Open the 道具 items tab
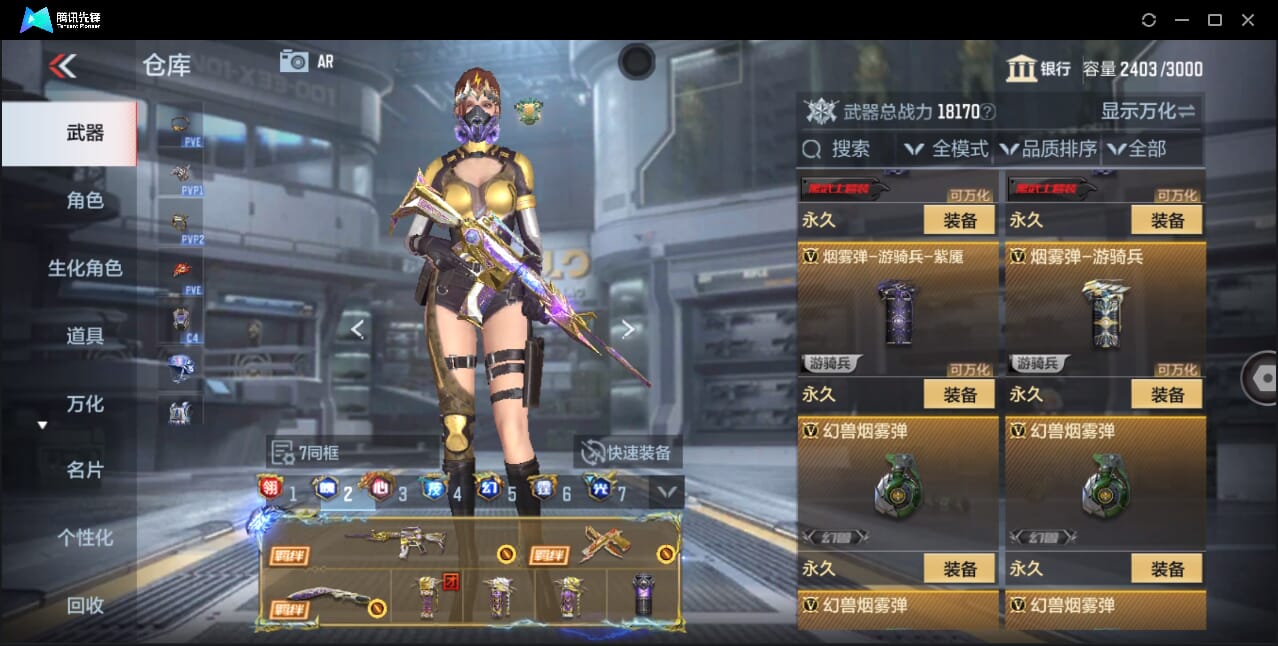The image size is (1278, 646). coord(85,336)
